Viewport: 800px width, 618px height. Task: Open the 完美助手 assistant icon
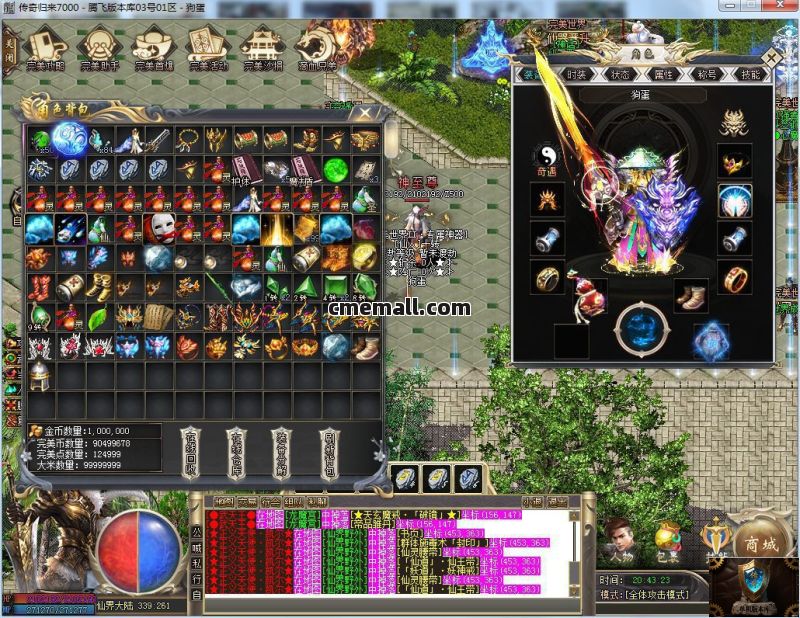[99, 45]
